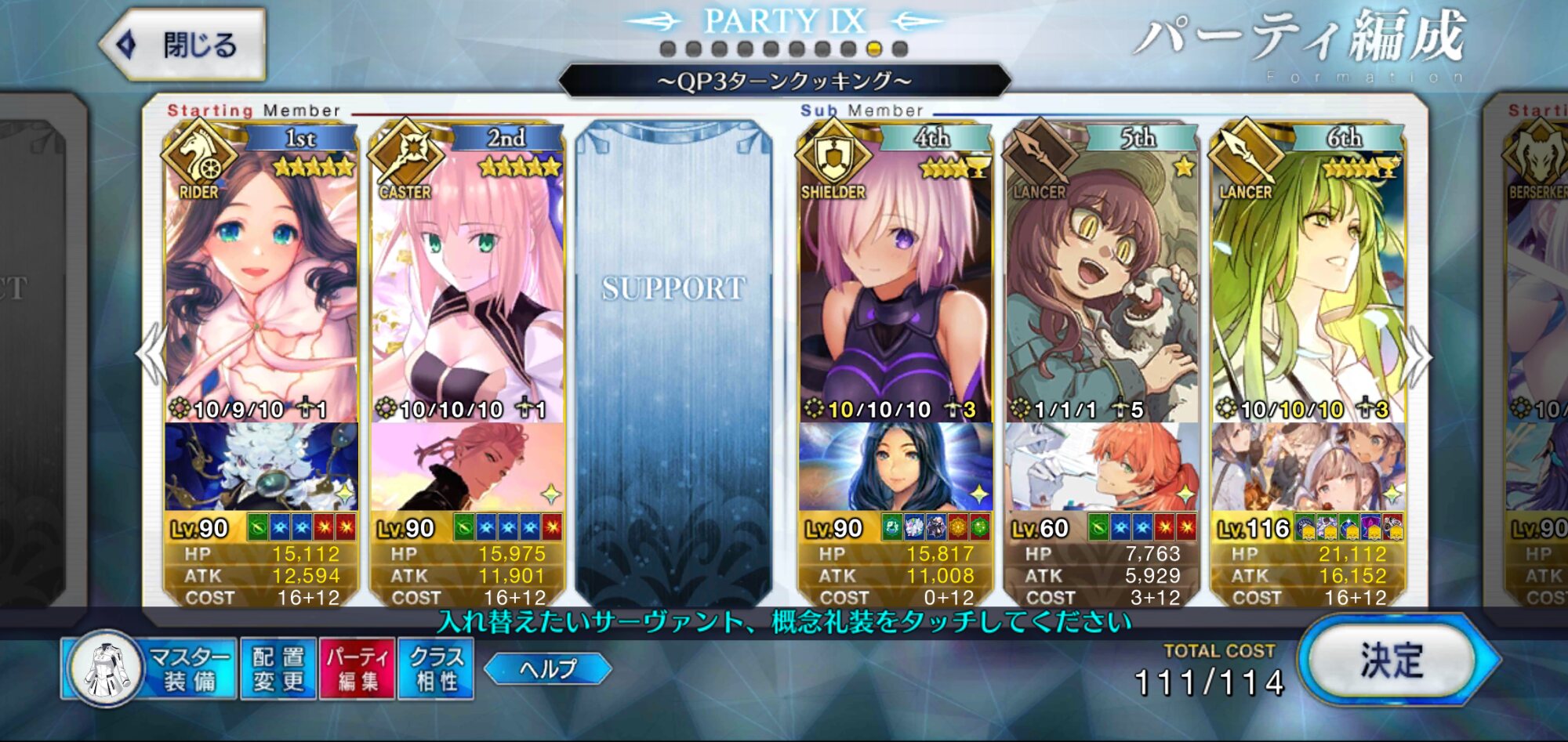This screenshot has height=742, width=1568.
Task: Select the 2nd slot Caster servant card
Action: (467, 282)
